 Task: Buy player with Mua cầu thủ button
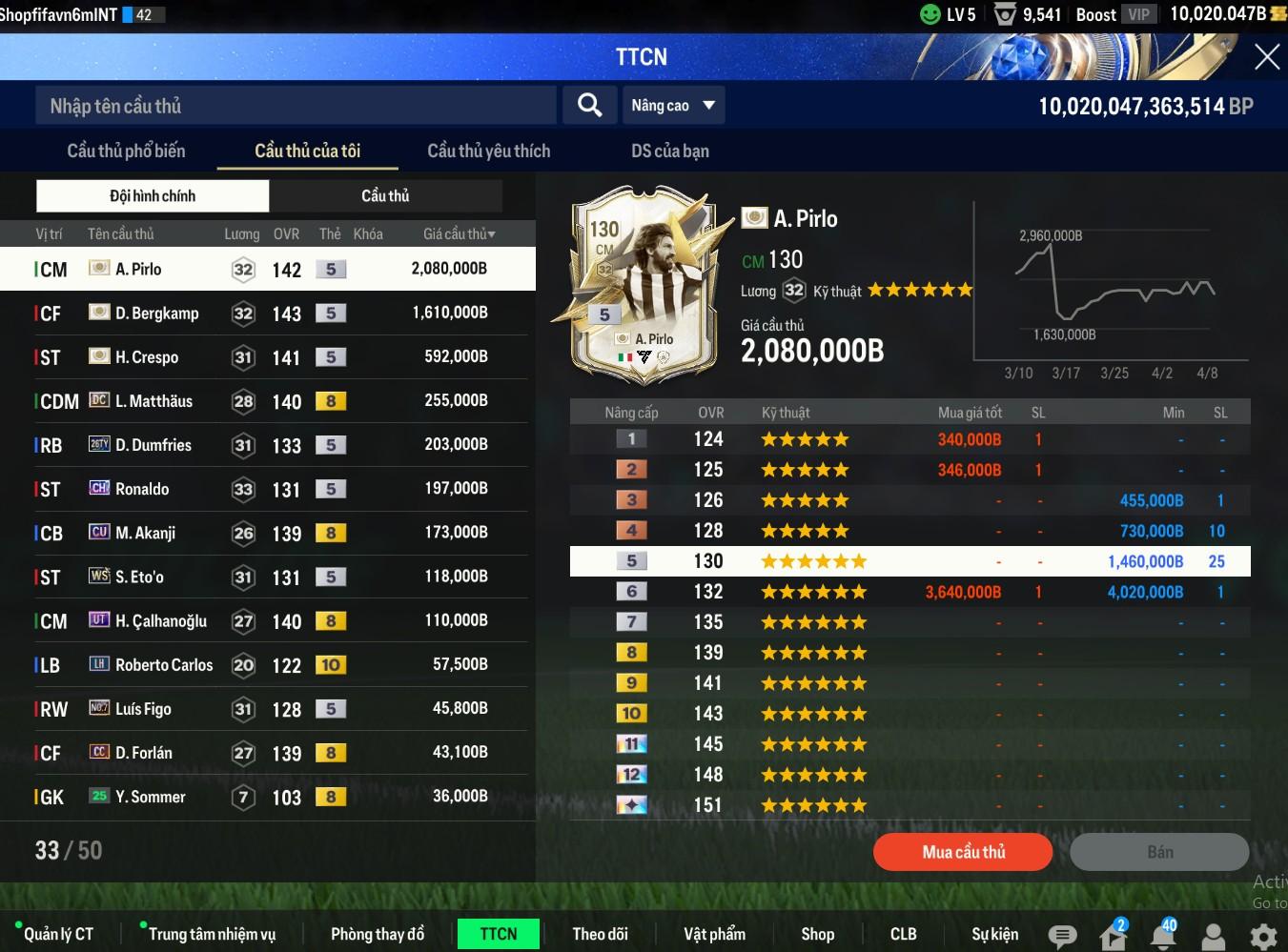pos(963,852)
